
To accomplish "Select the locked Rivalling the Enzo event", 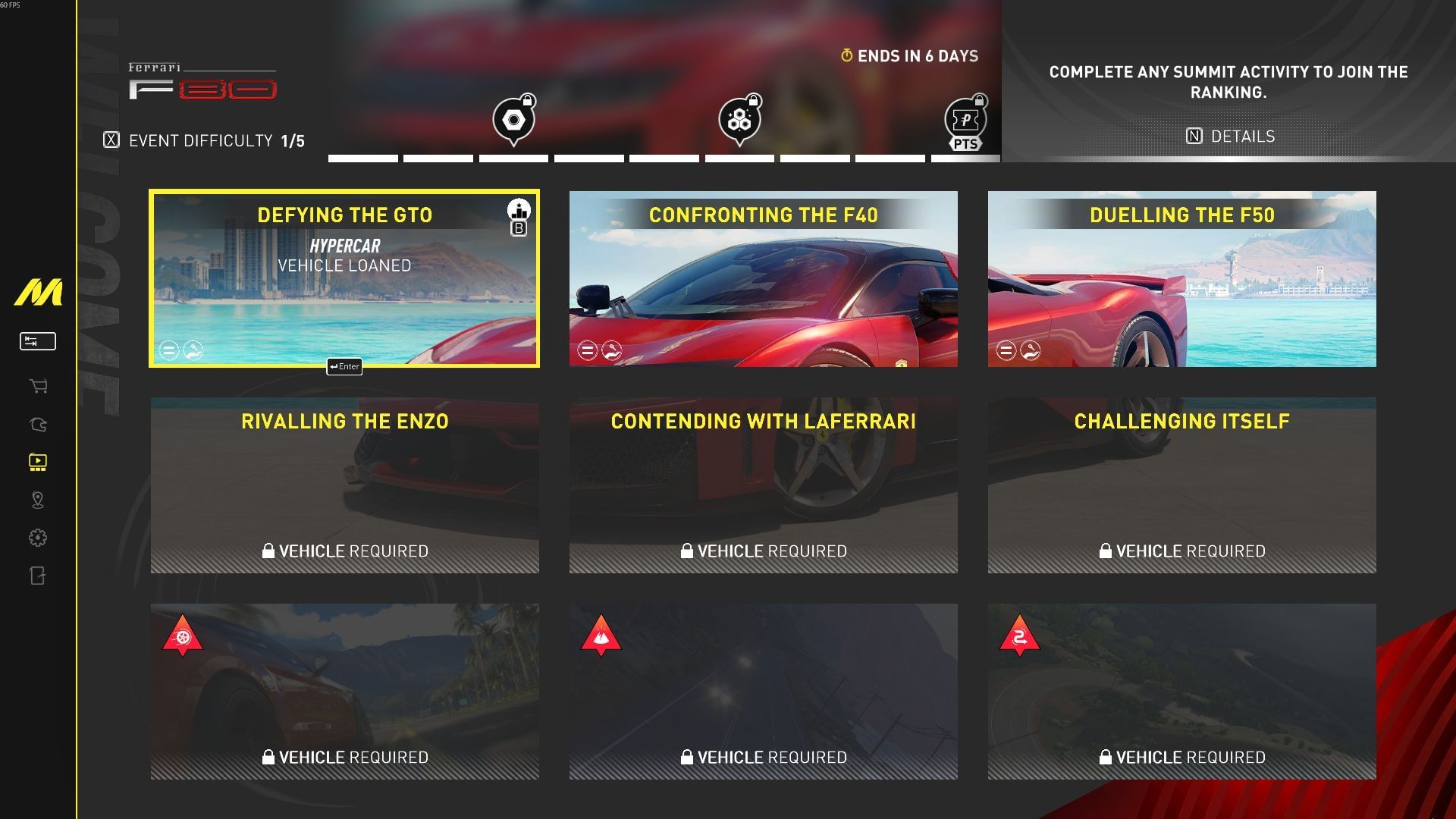I will (344, 485).
